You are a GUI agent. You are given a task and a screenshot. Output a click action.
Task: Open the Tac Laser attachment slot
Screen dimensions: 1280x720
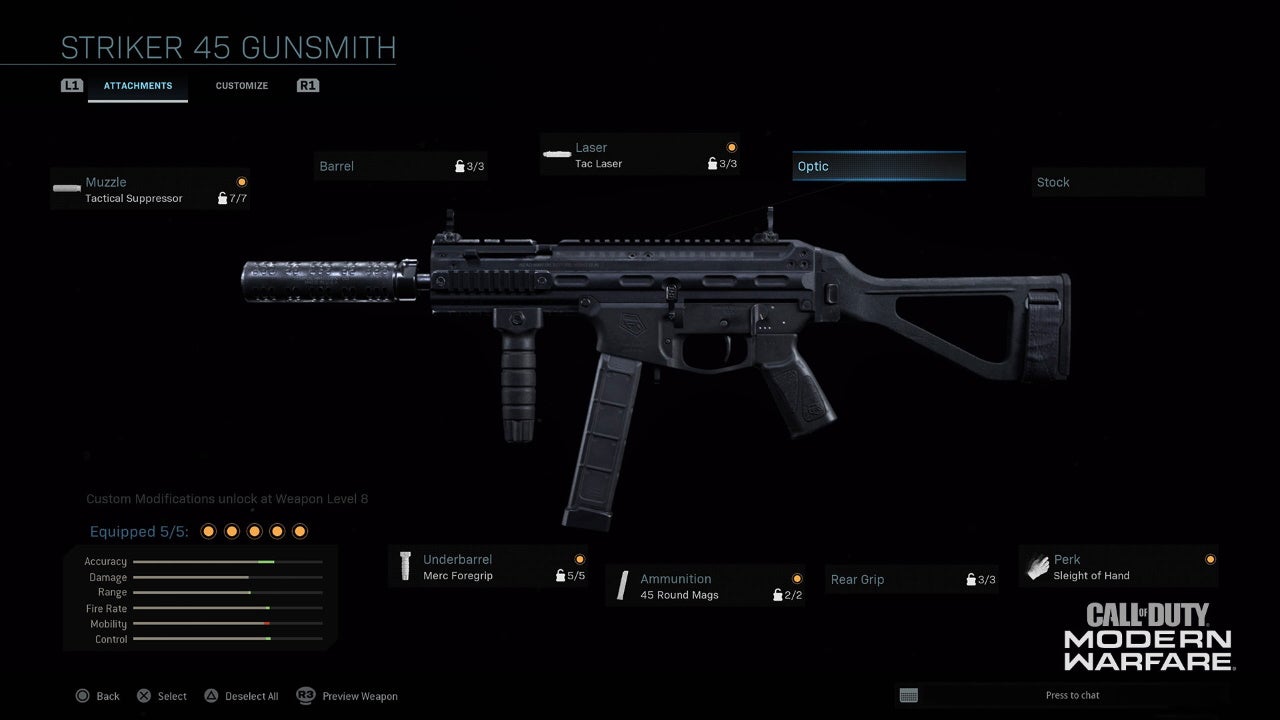click(x=640, y=155)
